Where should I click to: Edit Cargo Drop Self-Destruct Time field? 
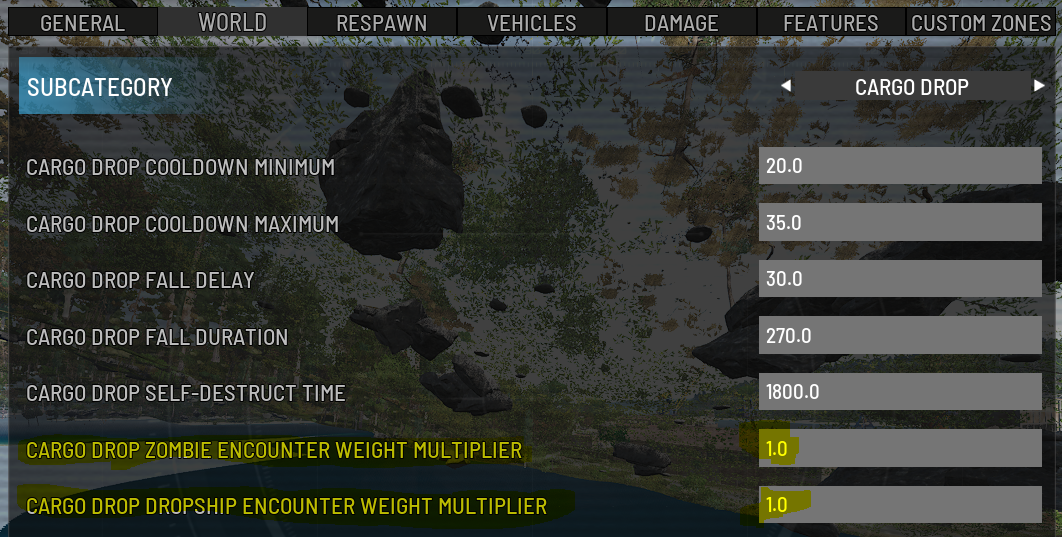900,392
